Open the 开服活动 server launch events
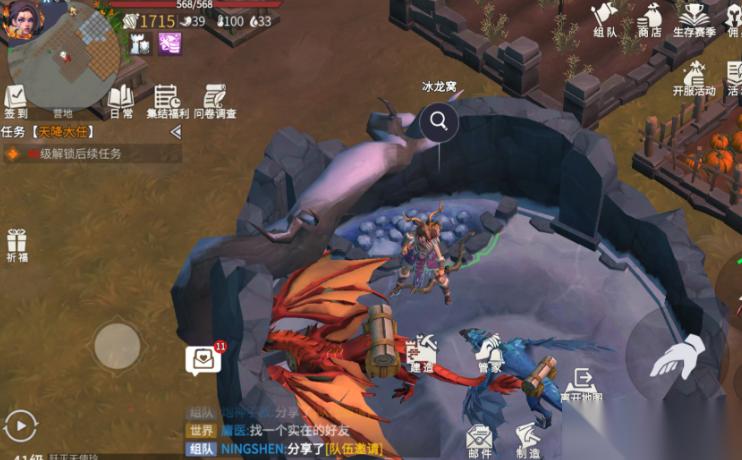Image resolution: width=742 pixels, height=460 pixels. (694, 77)
